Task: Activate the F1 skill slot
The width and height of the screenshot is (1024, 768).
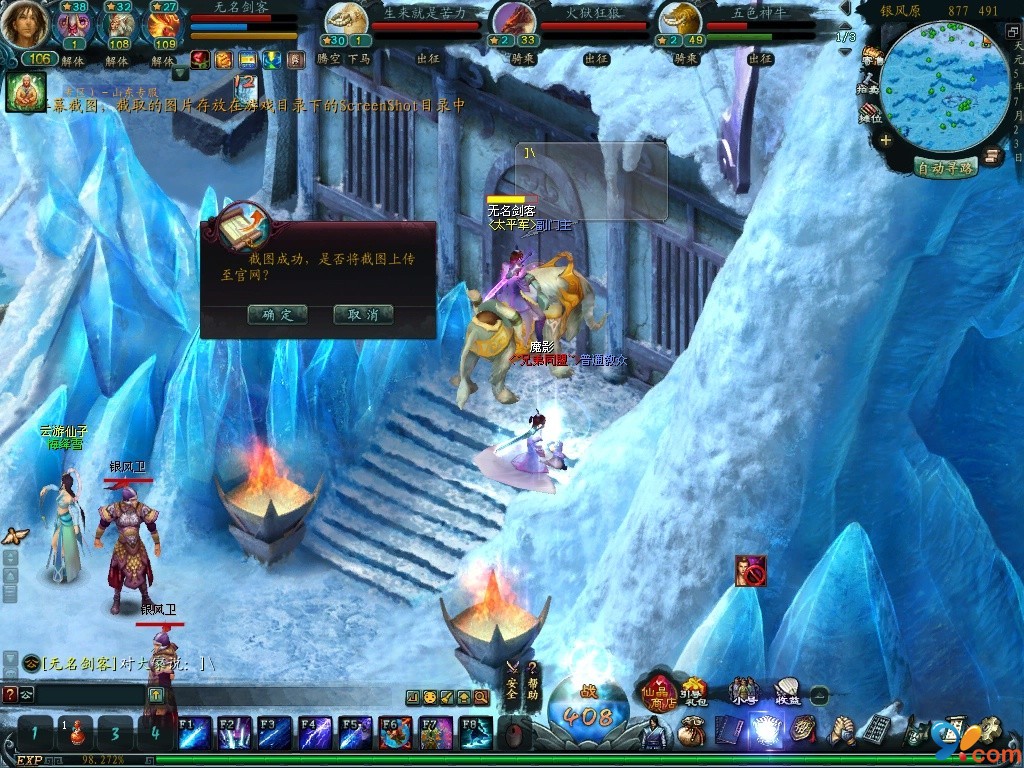Action: (x=194, y=733)
